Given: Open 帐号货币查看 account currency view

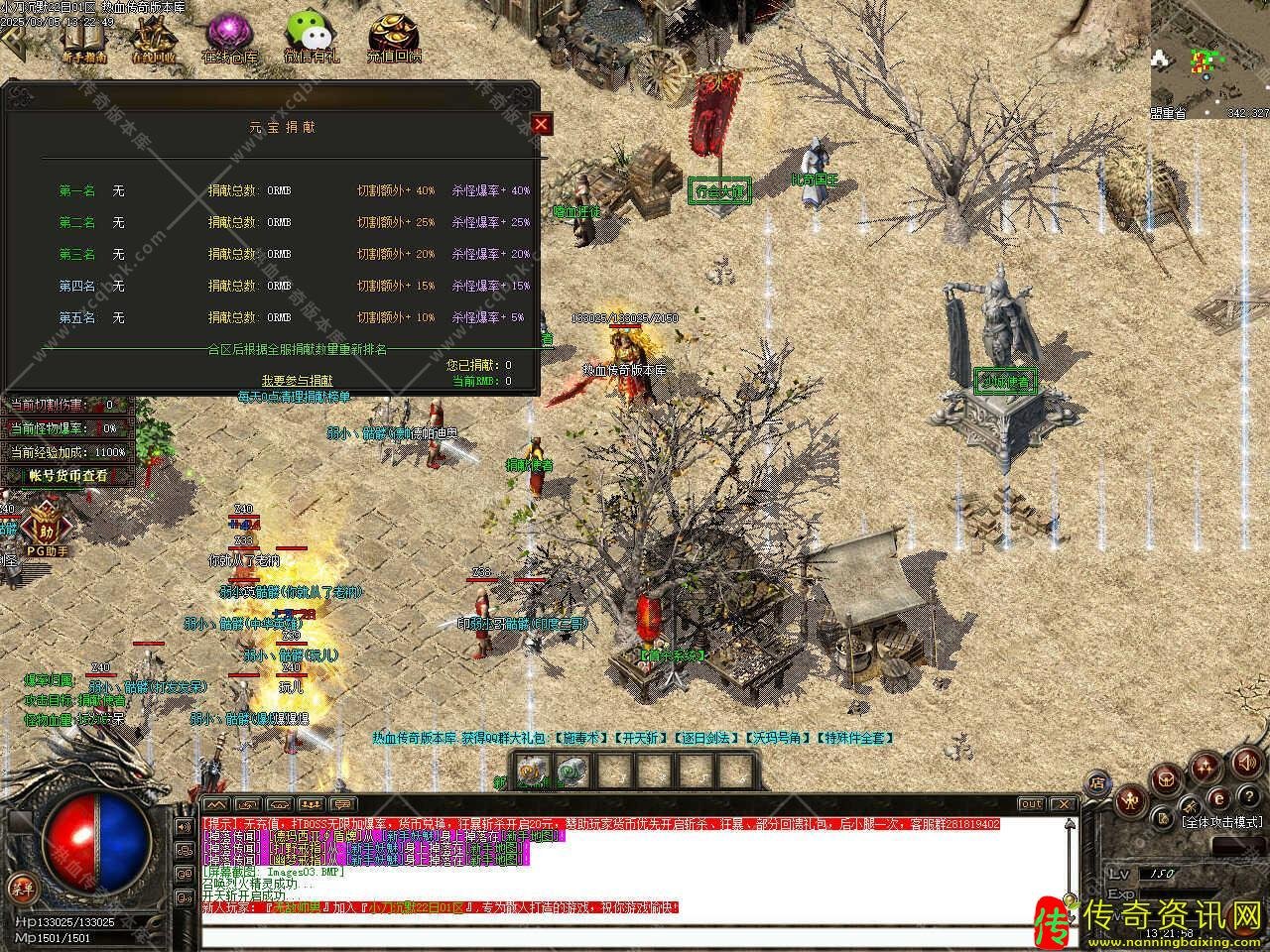Looking at the screenshot, I should [67, 476].
